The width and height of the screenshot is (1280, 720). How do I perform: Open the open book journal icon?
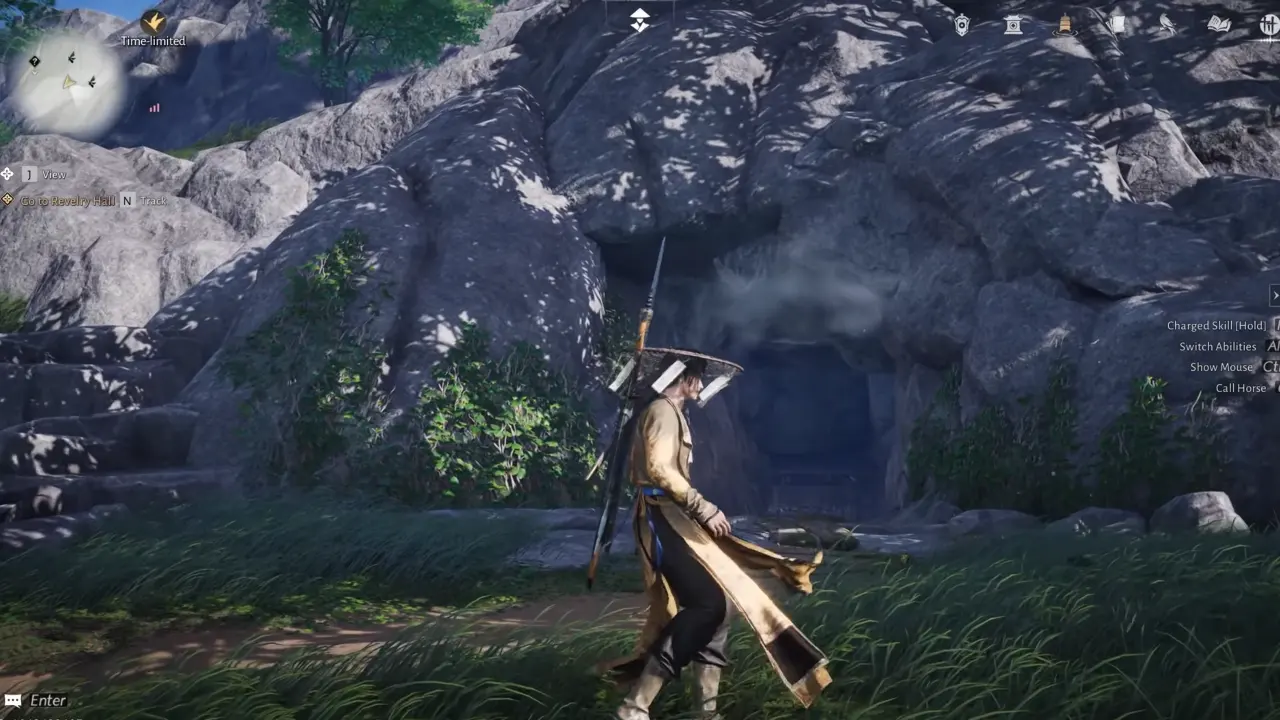(x=1218, y=25)
